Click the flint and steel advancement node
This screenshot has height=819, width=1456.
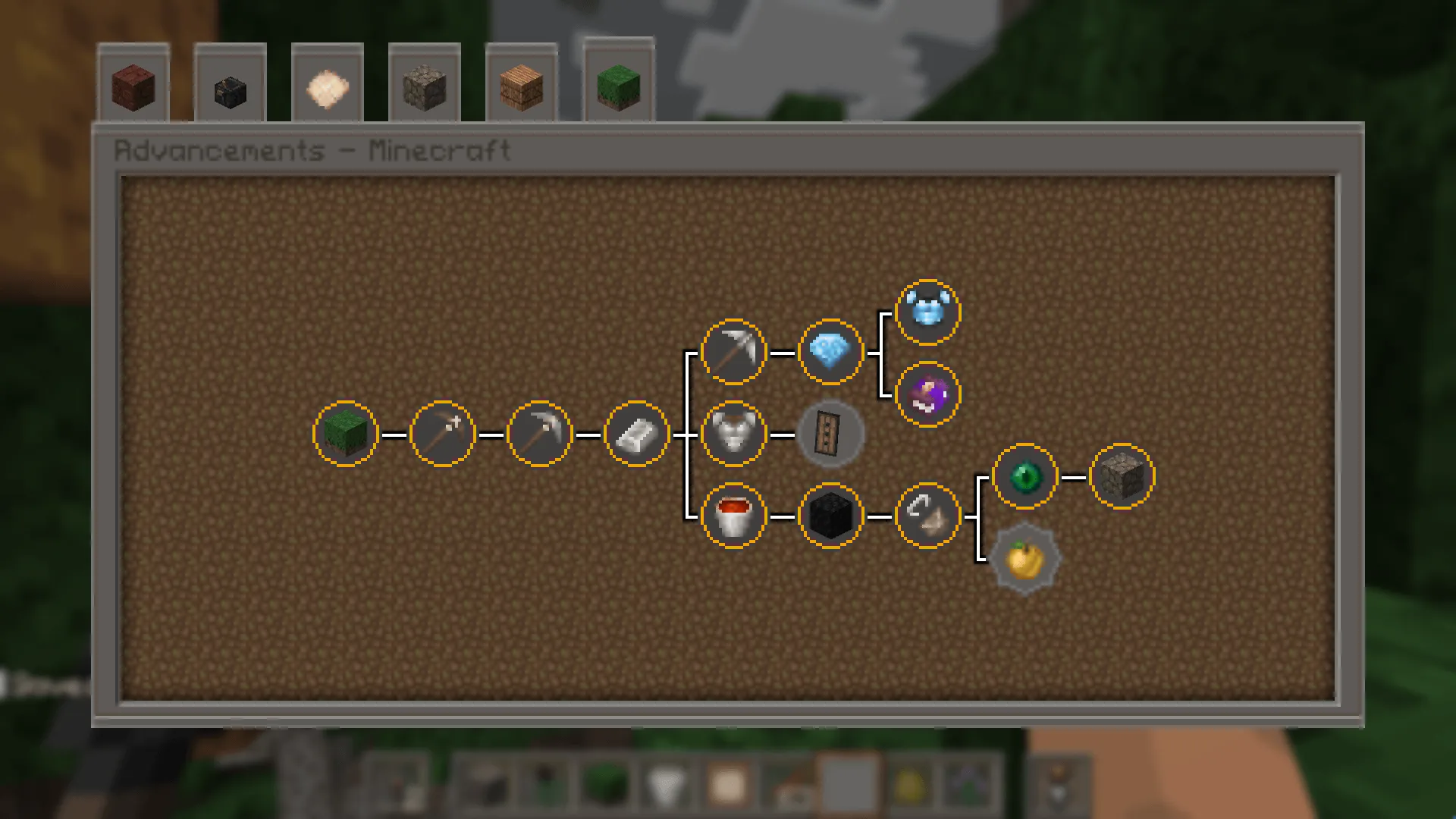[x=927, y=515]
